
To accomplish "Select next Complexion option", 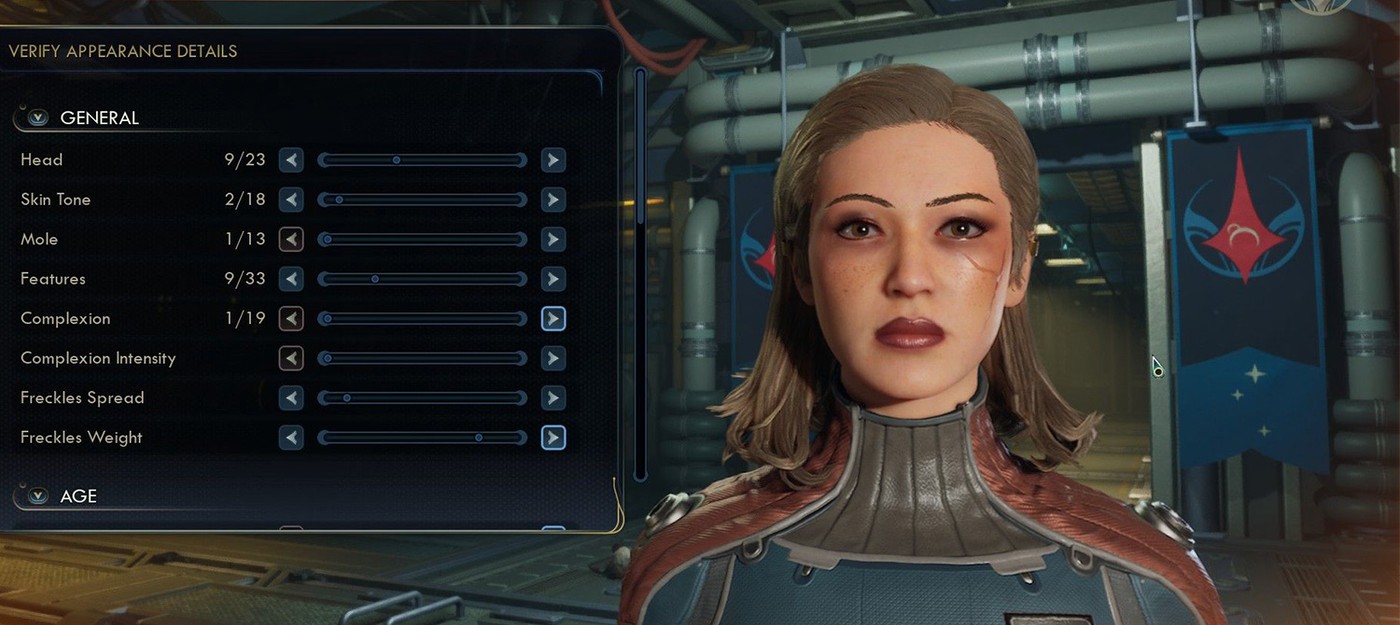I will [x=553, y=319].
